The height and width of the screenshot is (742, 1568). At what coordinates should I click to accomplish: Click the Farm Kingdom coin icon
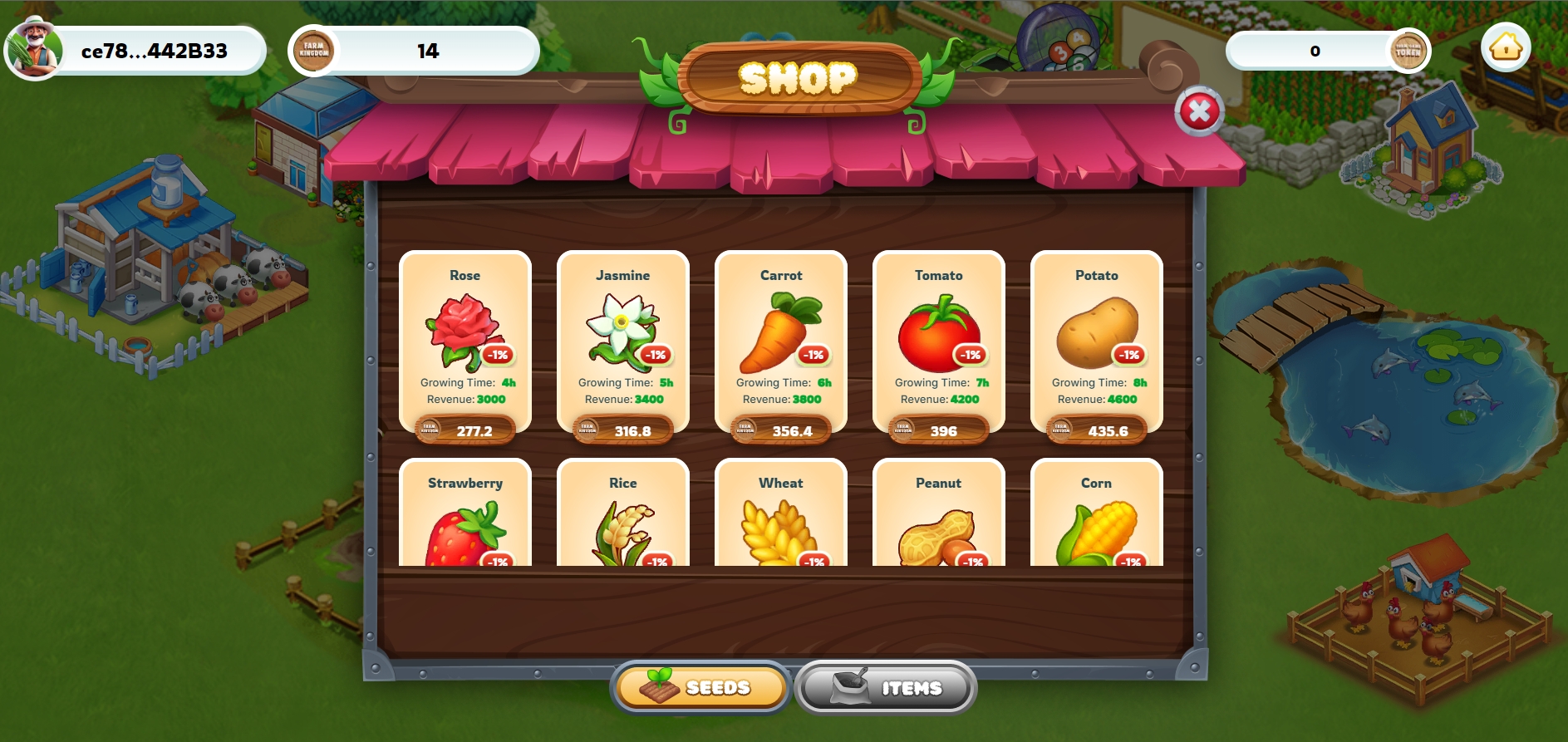click(314, 51)
